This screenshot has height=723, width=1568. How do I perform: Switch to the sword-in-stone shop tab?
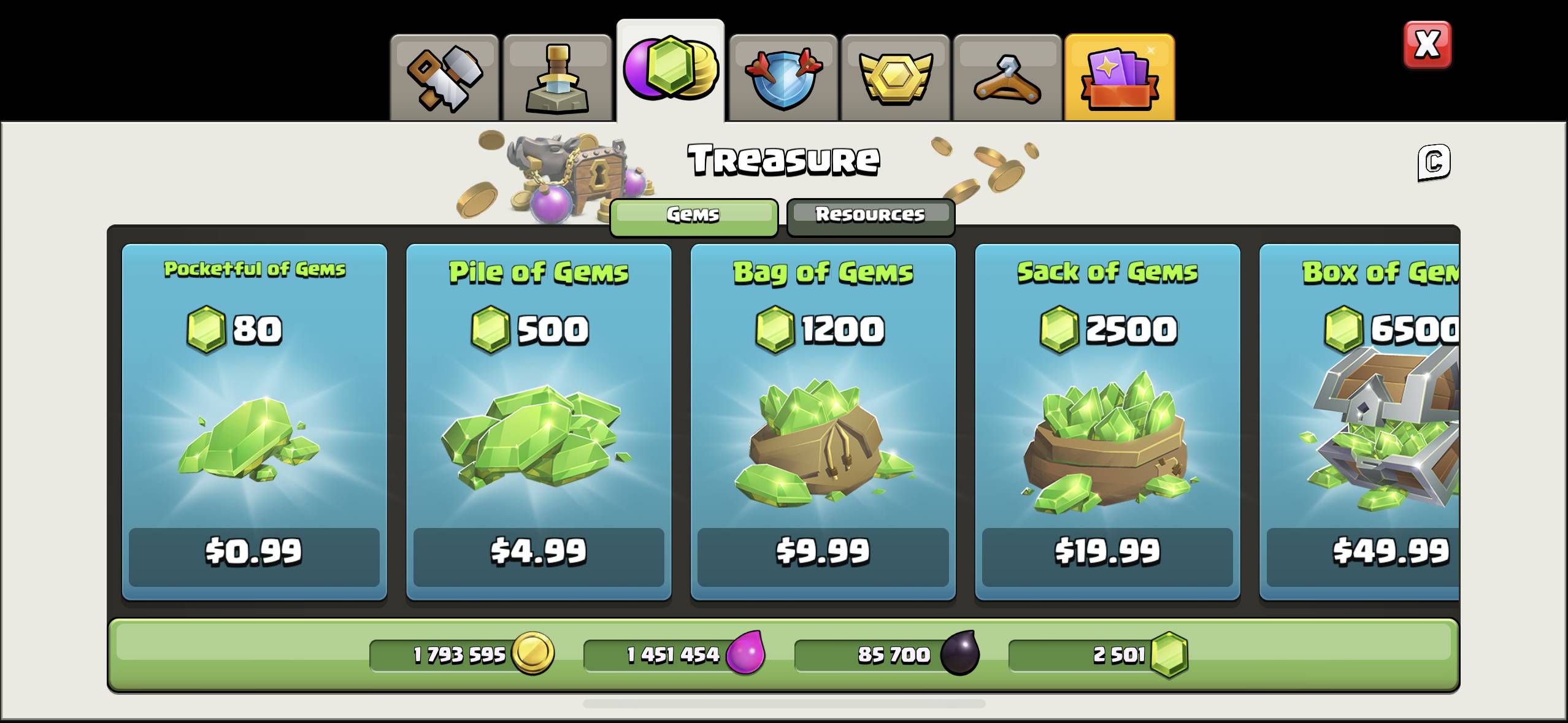coord(557,78)
